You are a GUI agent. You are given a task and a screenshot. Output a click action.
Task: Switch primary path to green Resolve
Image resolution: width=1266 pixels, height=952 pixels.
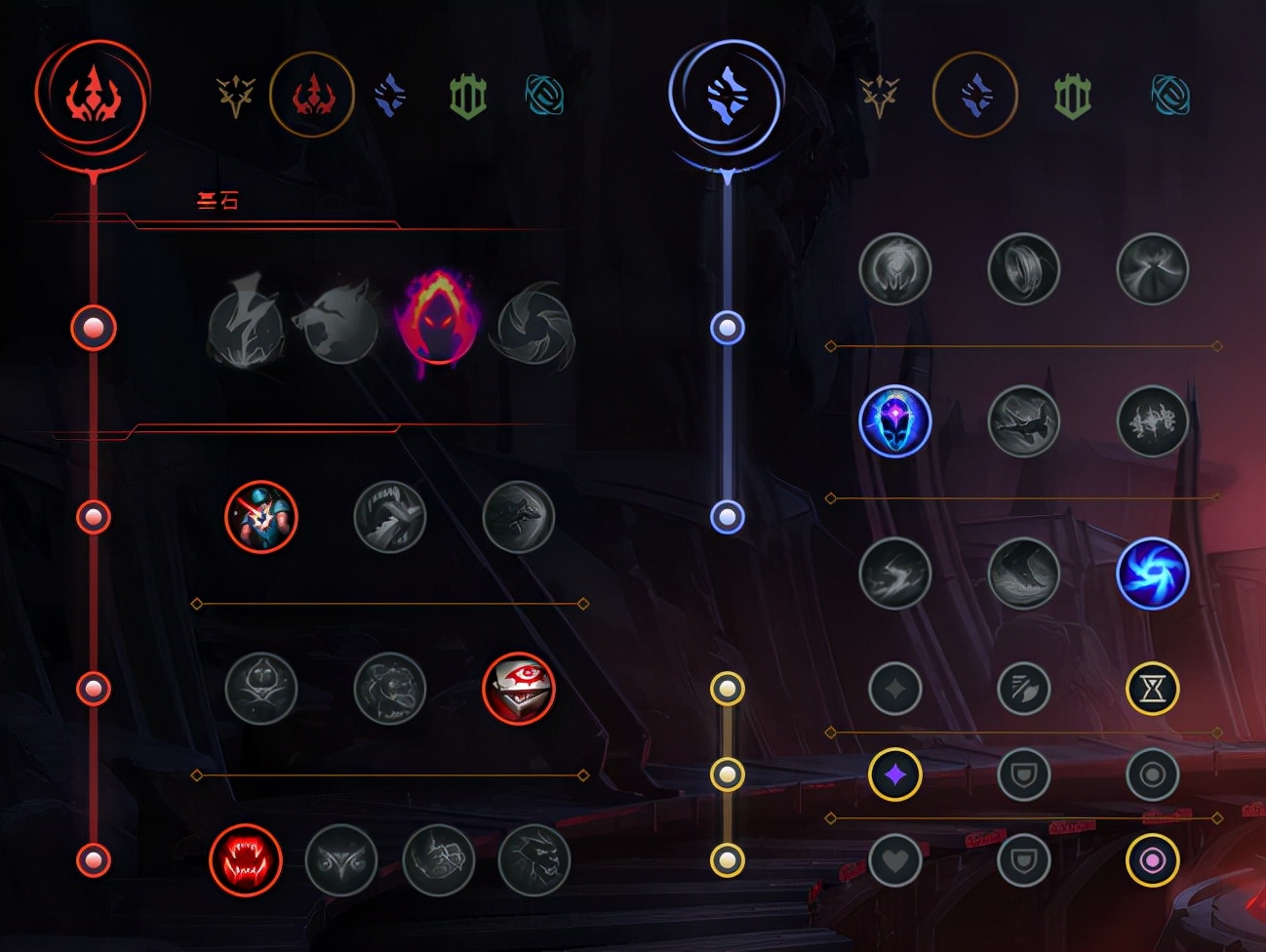467,96
